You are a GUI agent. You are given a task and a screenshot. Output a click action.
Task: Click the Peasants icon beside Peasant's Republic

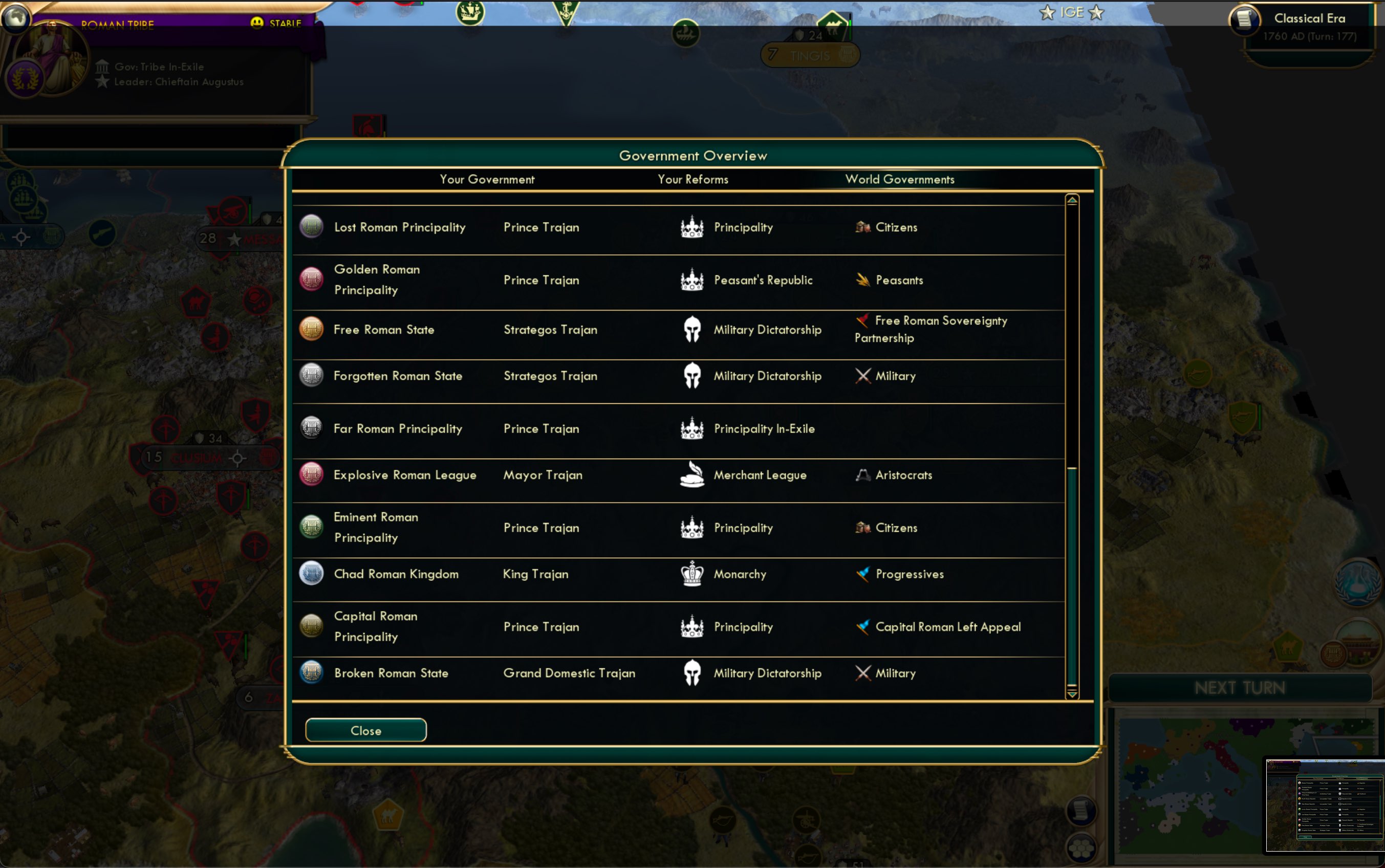[862, 279]
